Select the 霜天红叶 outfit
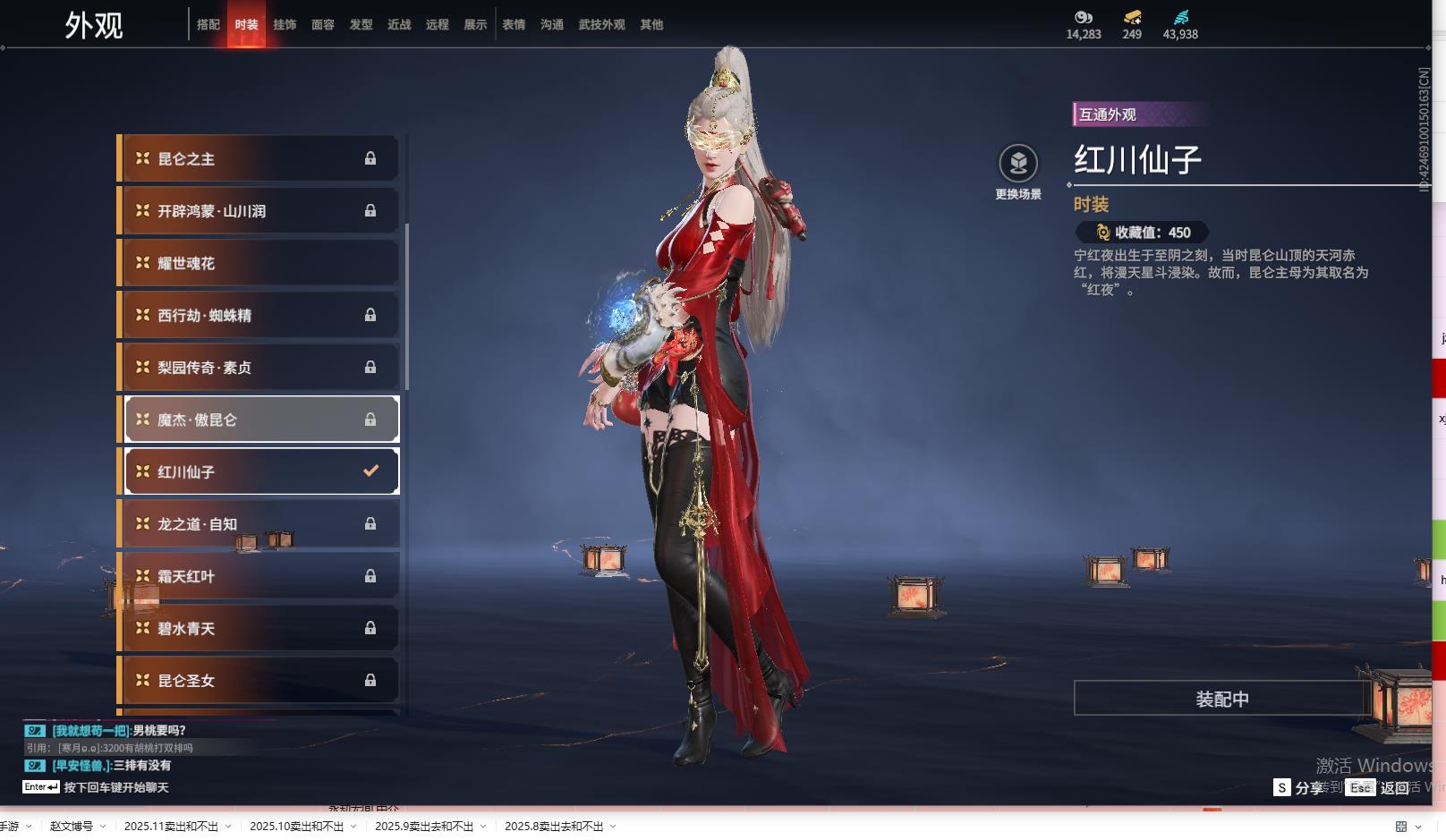The width and height of the screenshot is (1446, 840). (x=259, y=576)
